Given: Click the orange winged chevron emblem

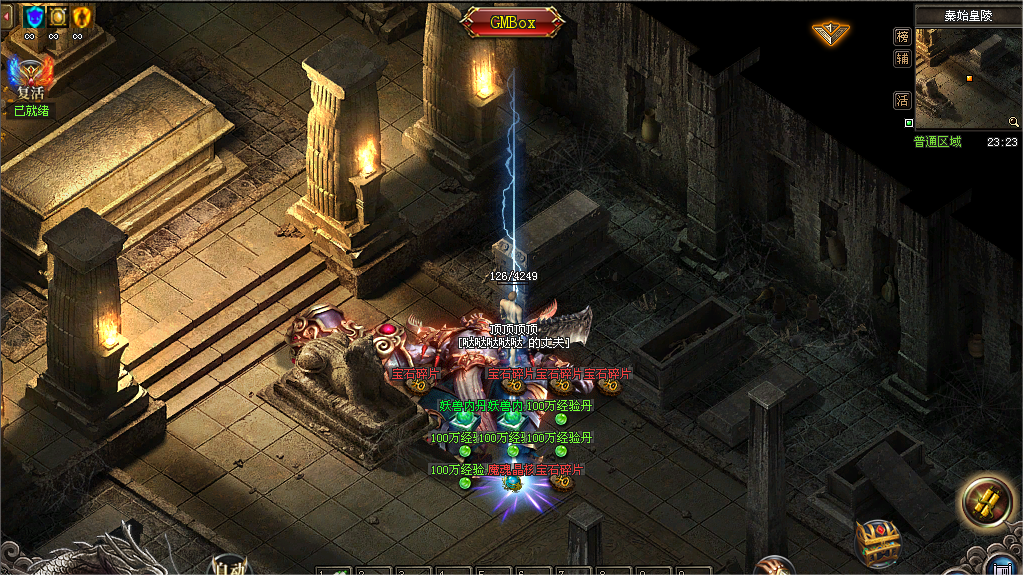Looking at the screenshot, I should click(x=830, y=33).
